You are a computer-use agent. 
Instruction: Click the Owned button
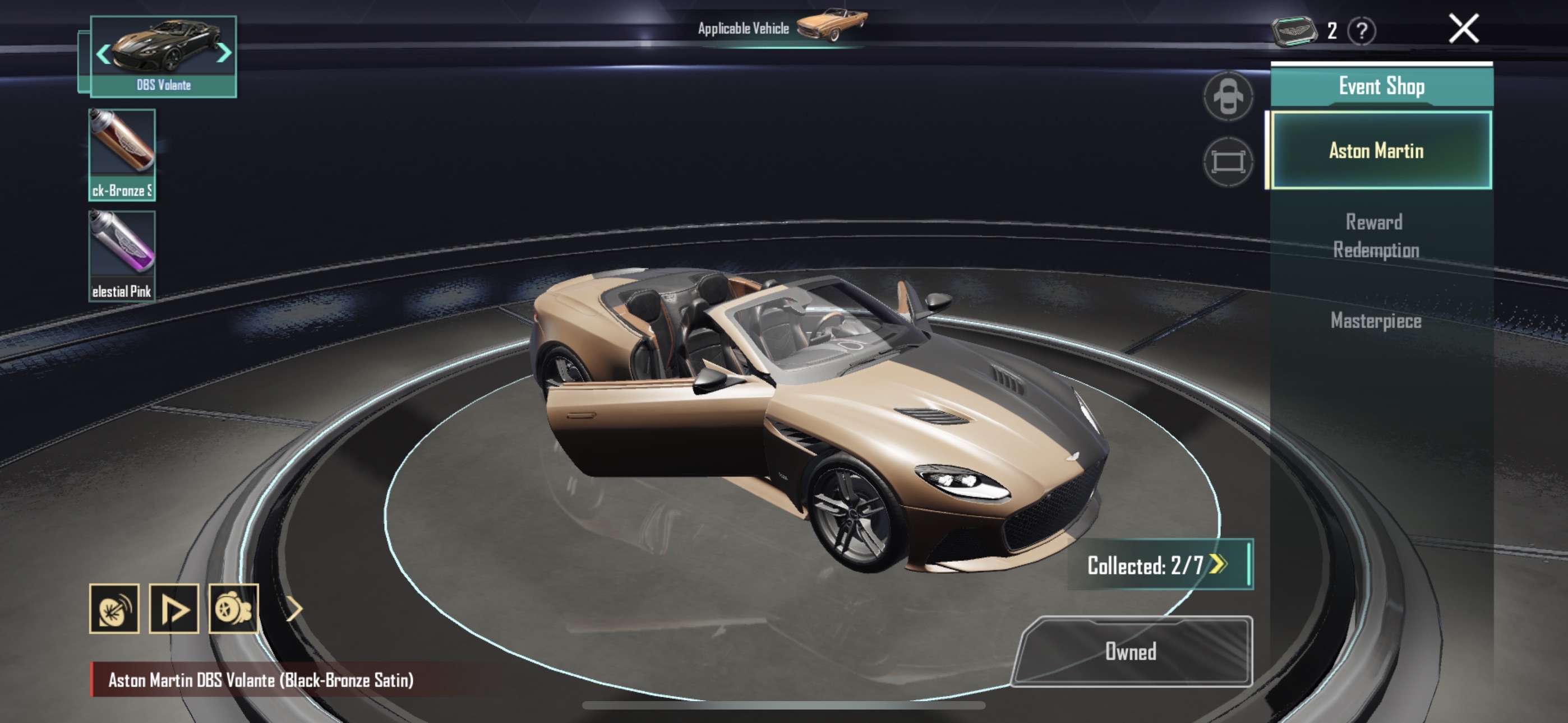click(x=1131, y=651)
